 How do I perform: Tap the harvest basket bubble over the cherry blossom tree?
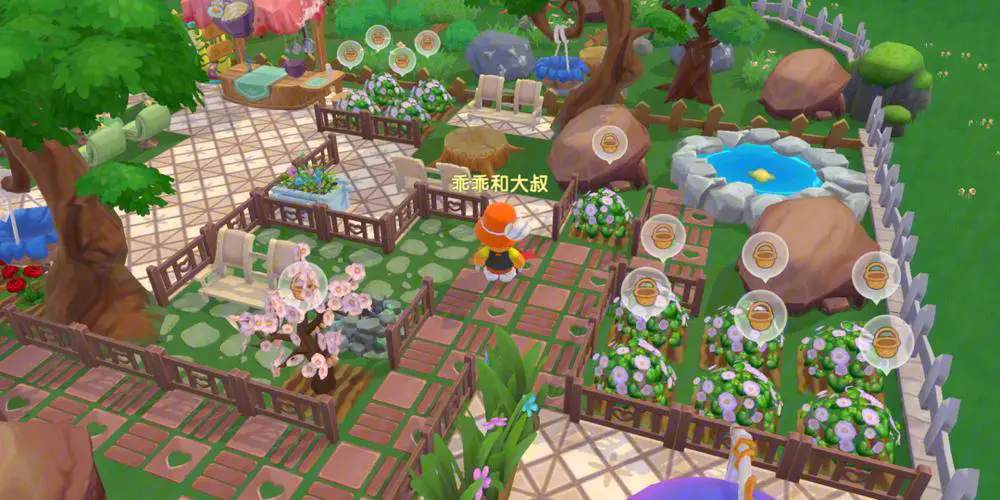pos(299,283)
